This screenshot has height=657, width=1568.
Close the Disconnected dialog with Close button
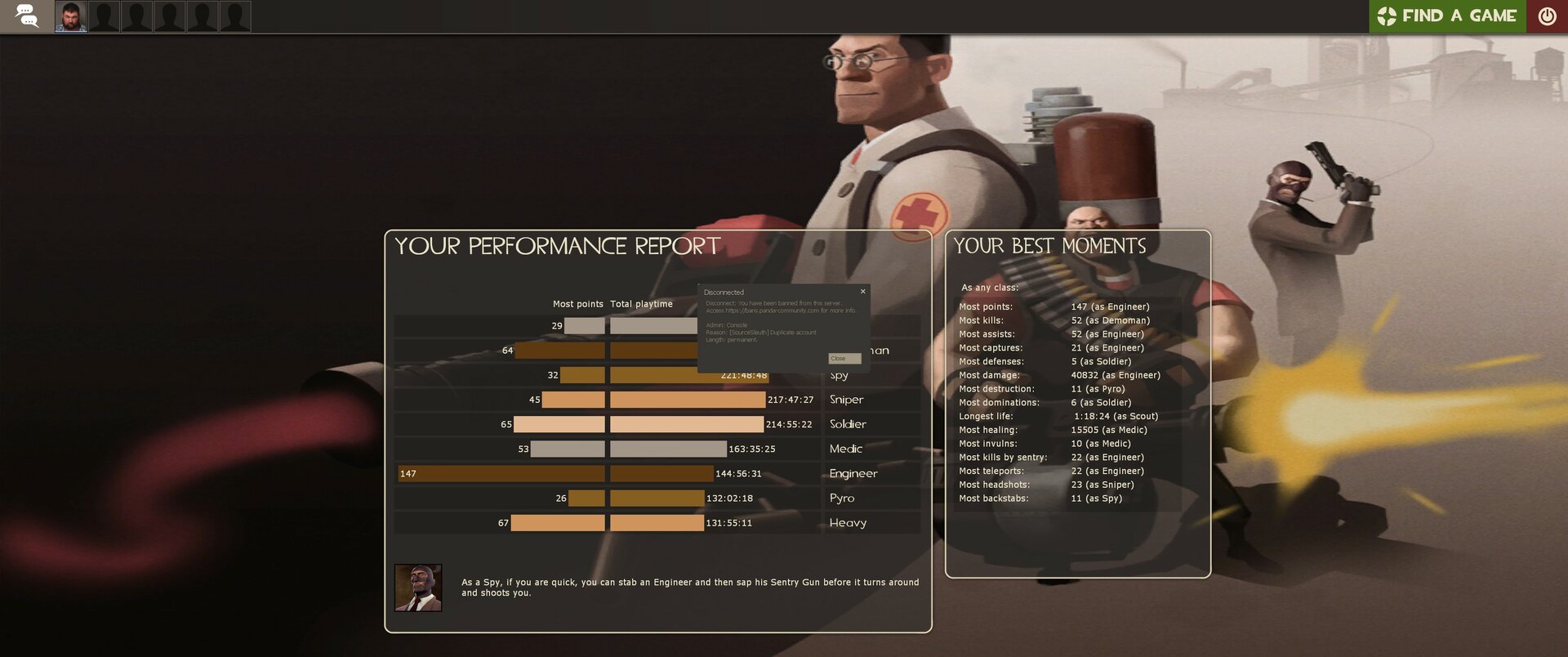pos(844,359)
